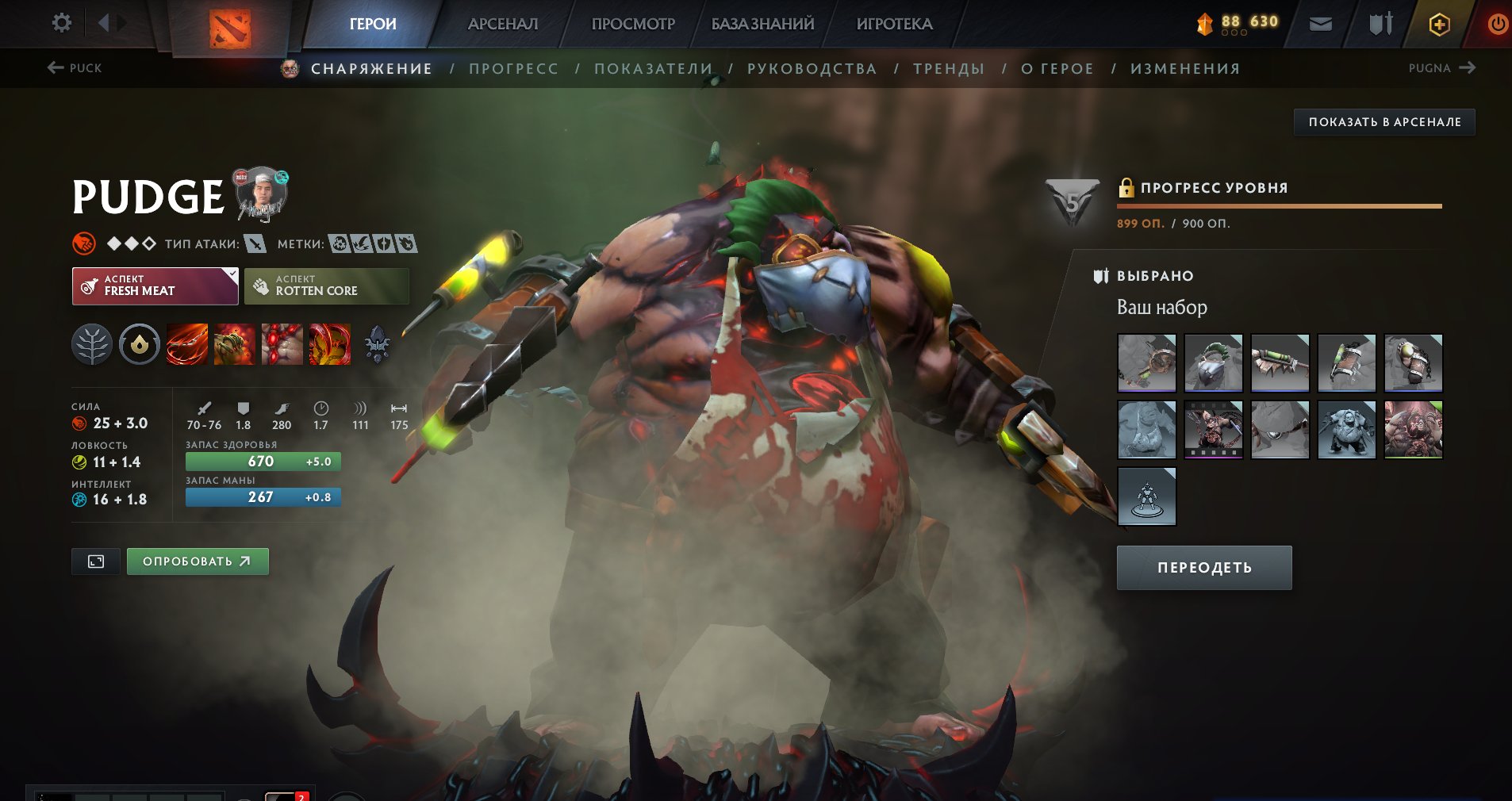Select the Rotten Core aspect
Image resolution: width=1512 pixels, height=801 pixels.
(326, 286)
